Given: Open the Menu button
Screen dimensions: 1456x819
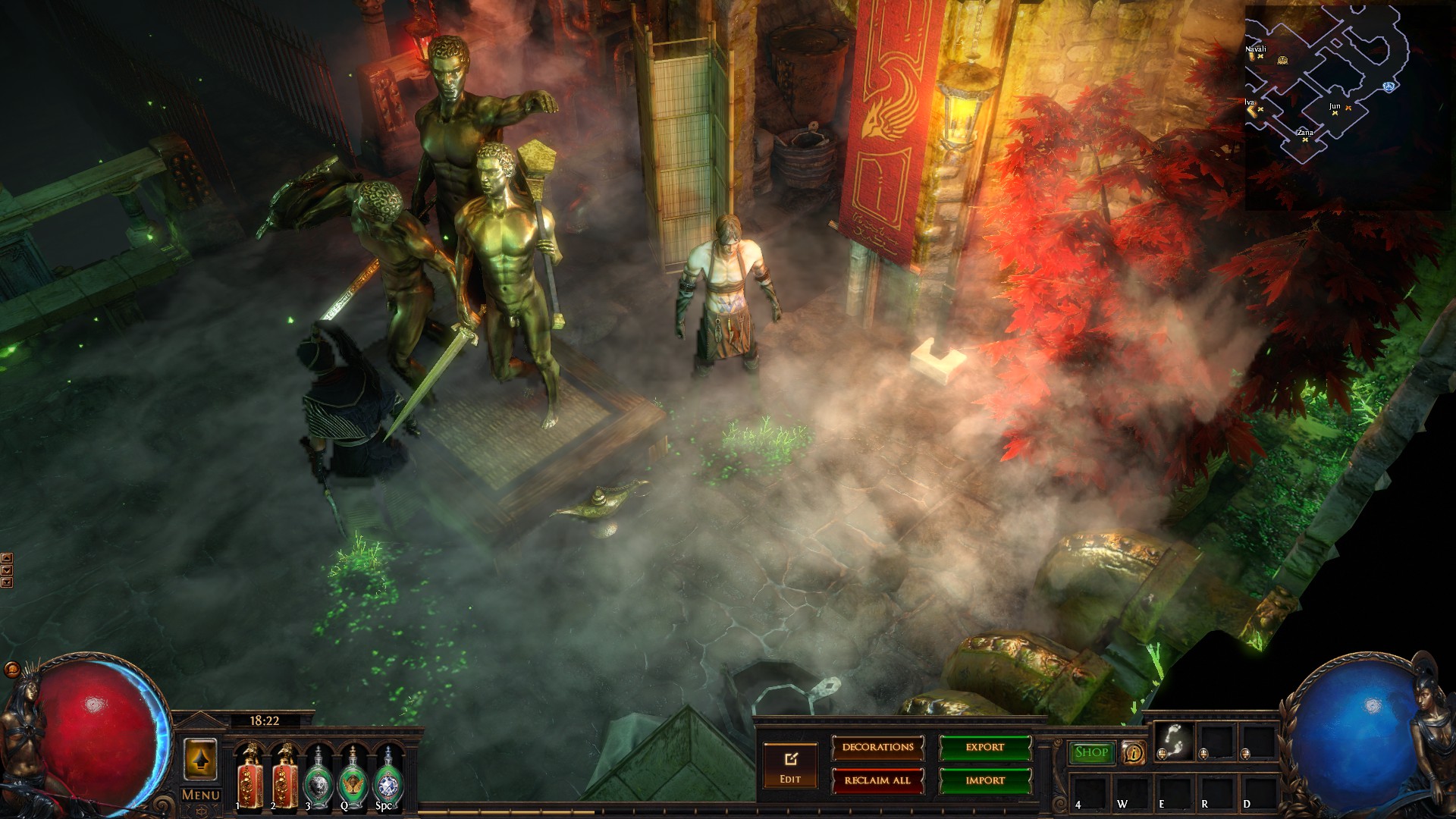Looking at the screenshot, I should tap(200, 795).
